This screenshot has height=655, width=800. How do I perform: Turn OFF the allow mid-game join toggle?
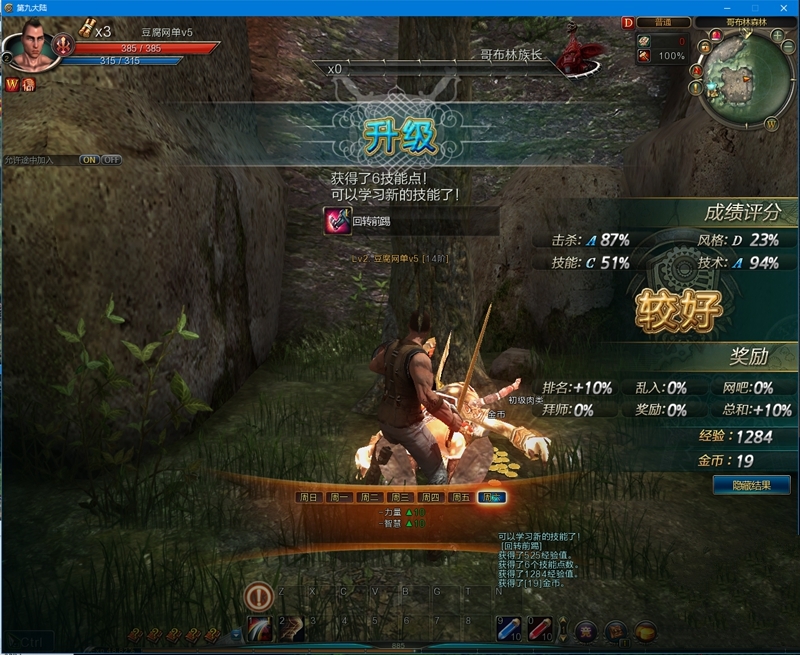point(111,160)
